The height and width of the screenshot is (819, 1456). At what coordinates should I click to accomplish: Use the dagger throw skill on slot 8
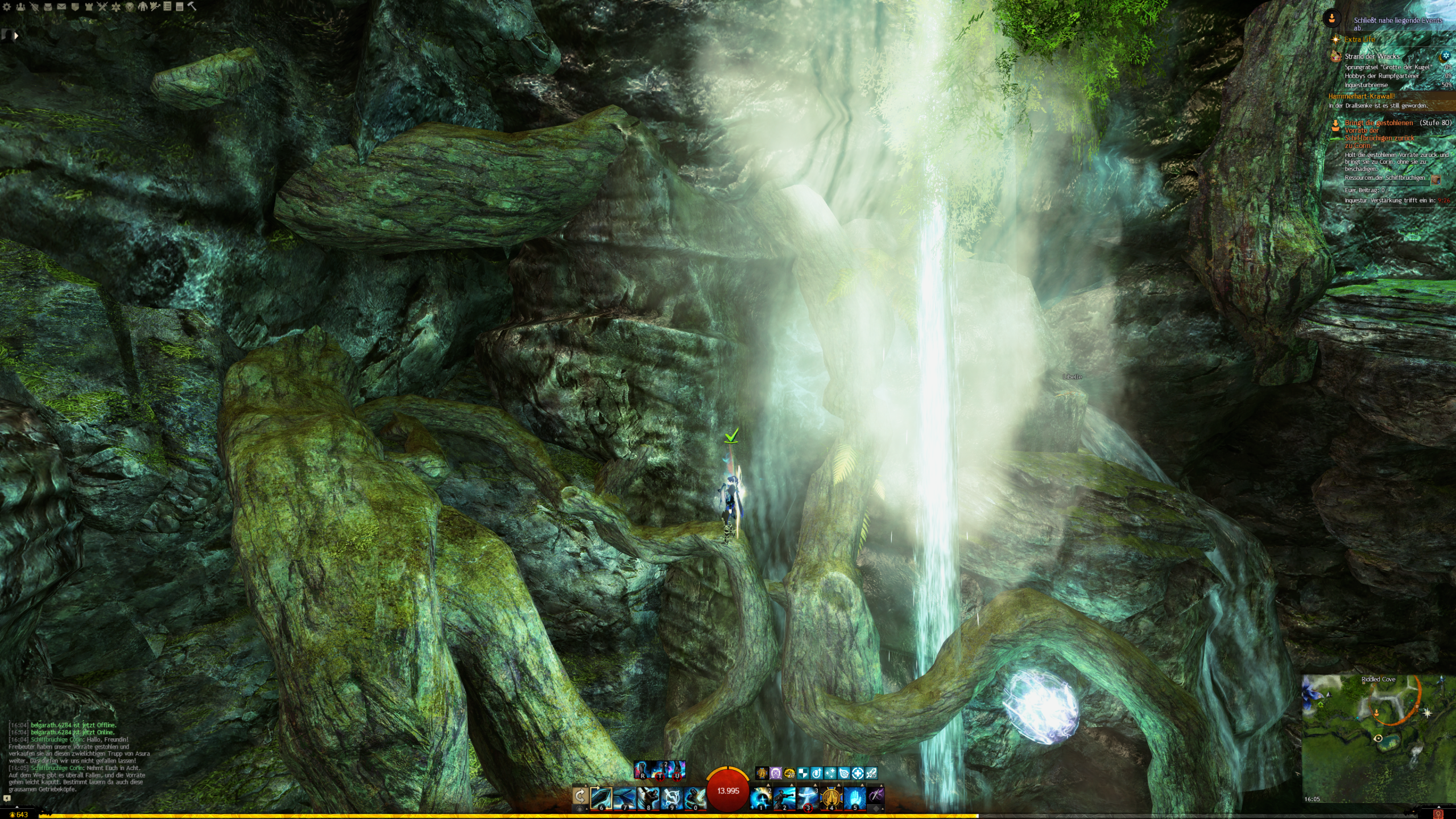tap(648, 798)
